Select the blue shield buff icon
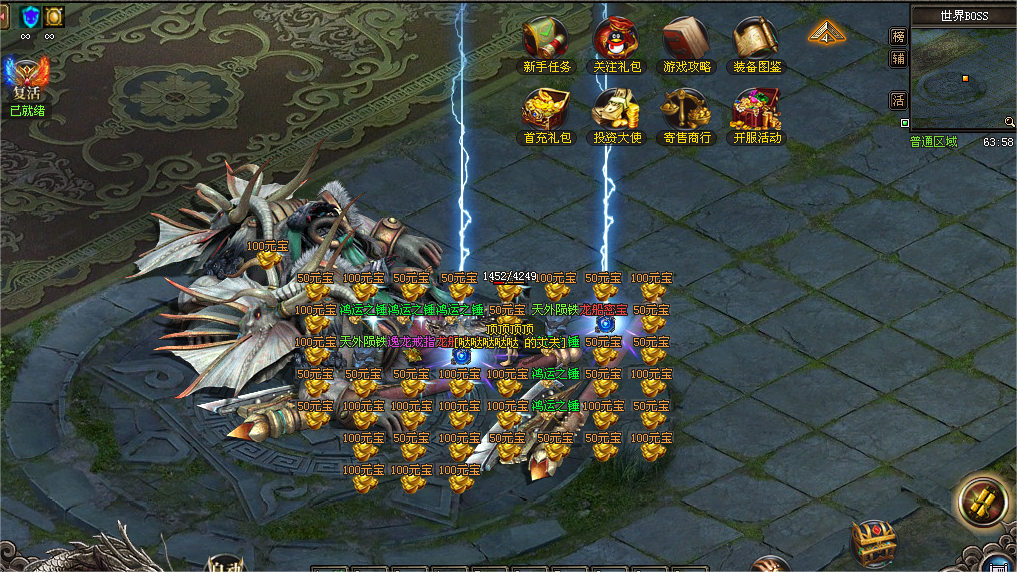Image resolution: width=1017 pixels, height=572 pixels. click(x=30, y=16)
